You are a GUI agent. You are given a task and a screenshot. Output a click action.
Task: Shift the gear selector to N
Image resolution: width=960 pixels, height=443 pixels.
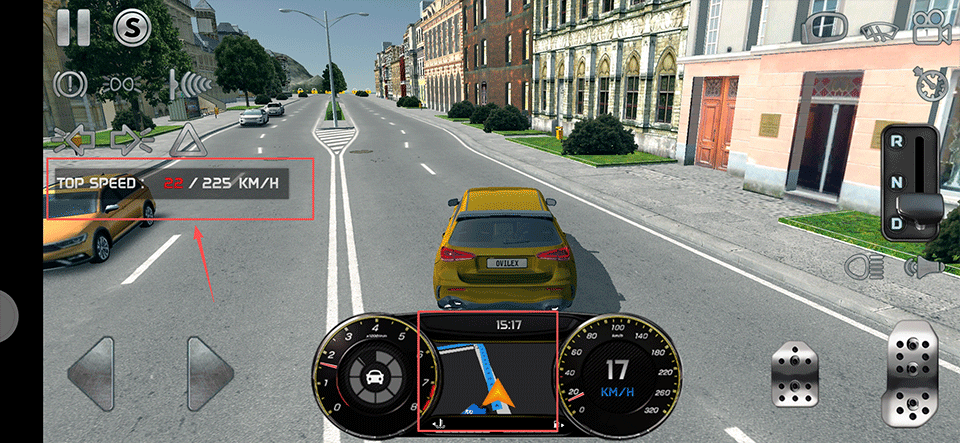(897, 181)
